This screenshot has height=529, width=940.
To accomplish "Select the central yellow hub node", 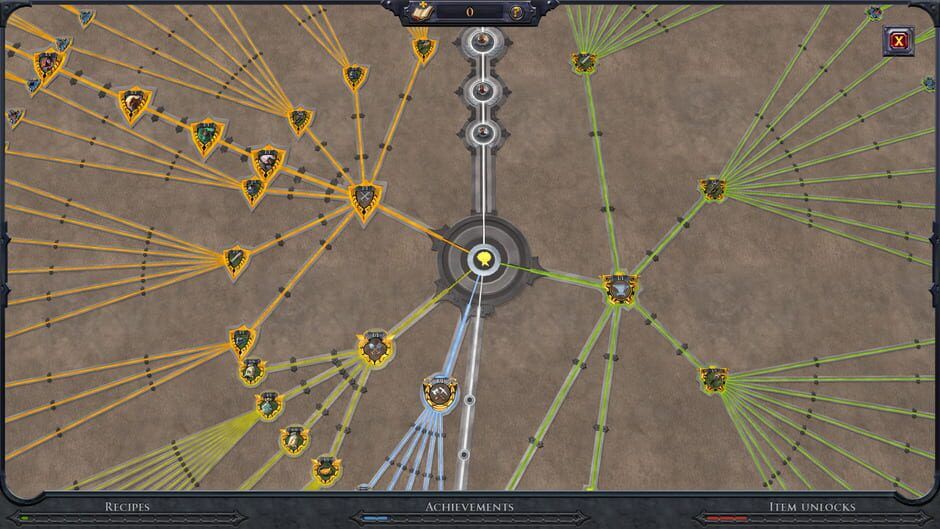I will [484, 260].
